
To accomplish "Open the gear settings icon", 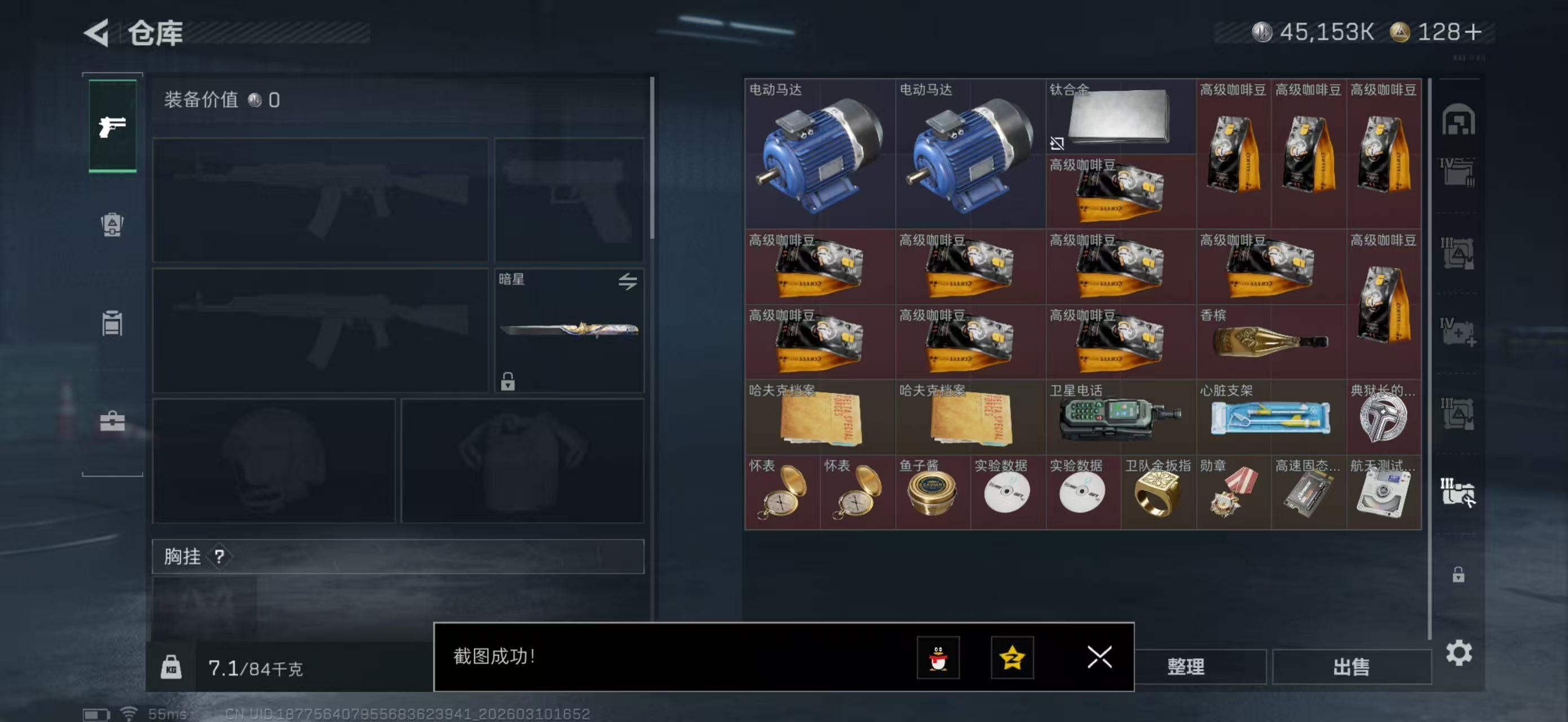I will pyautogui.click(x=1459, y=653).
